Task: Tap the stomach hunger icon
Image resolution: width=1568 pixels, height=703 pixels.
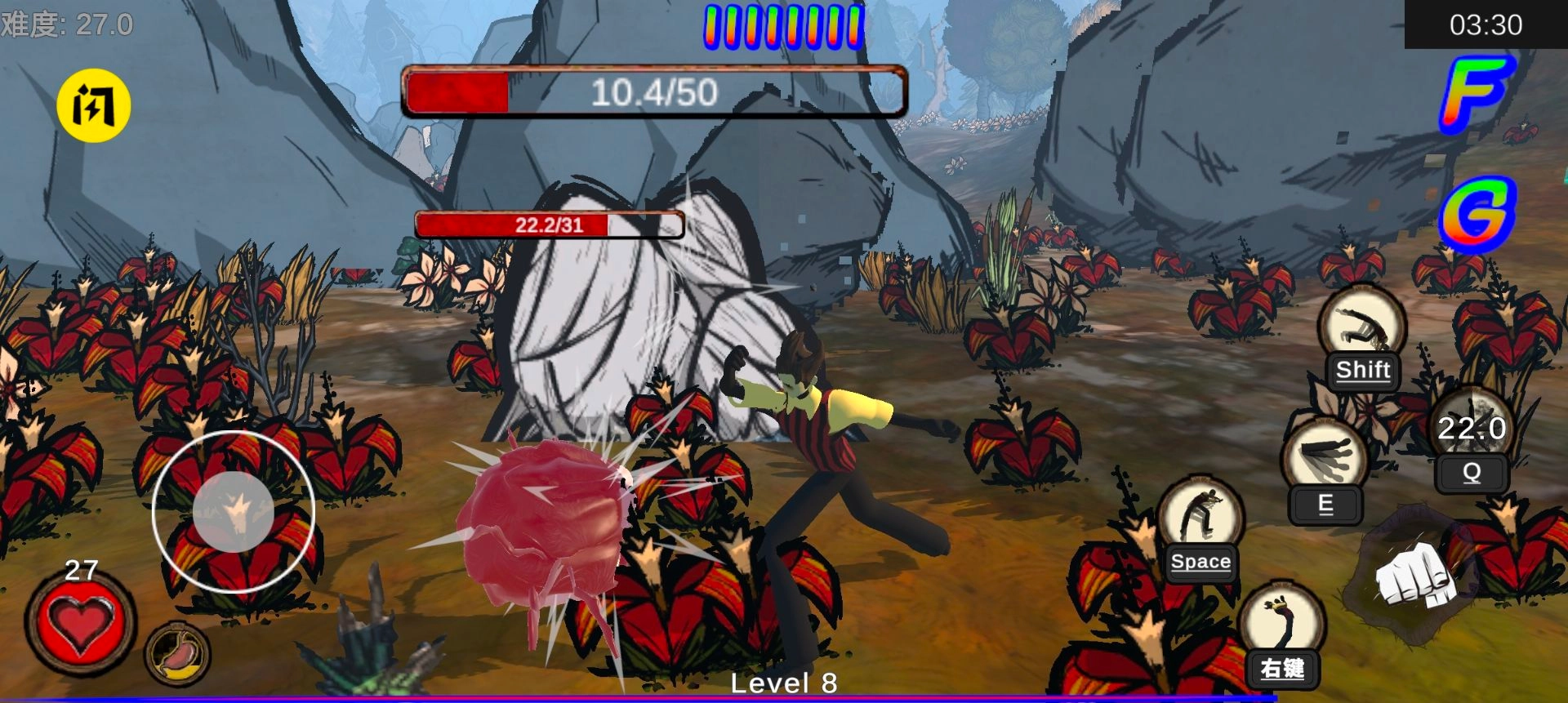Action: (177, 654)
